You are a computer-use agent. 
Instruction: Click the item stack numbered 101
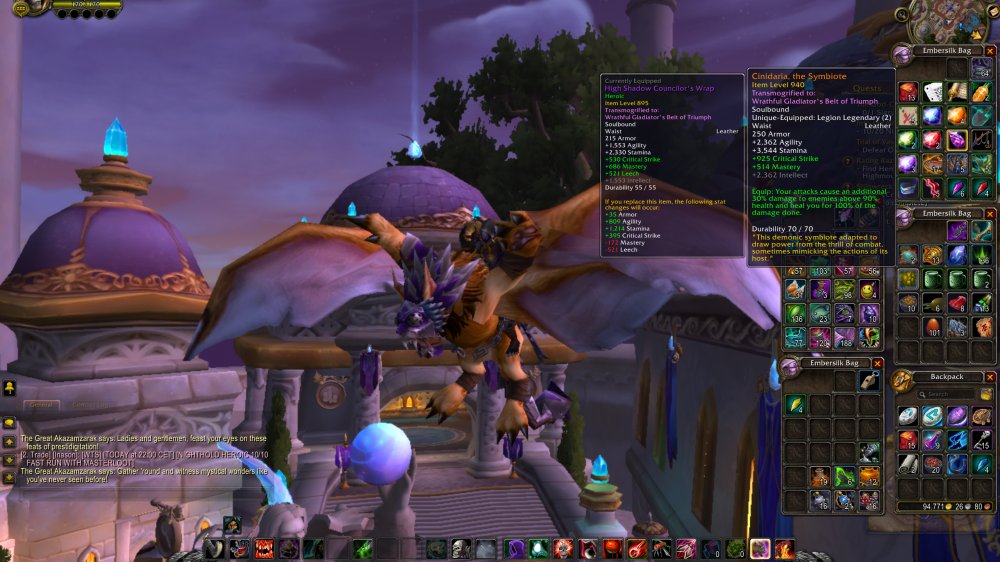click(933, 327)
